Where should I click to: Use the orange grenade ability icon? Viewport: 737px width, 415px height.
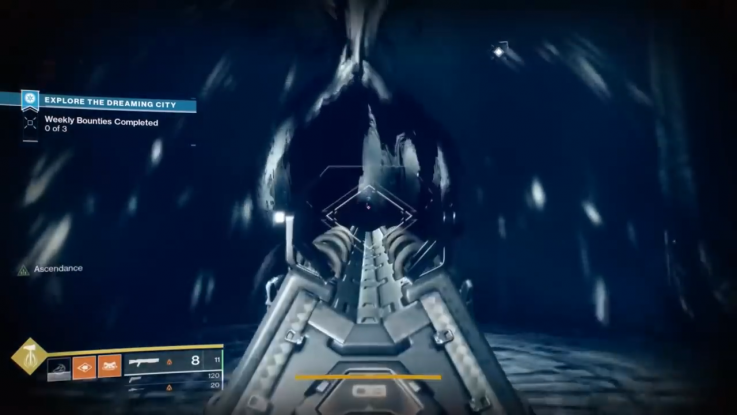pos(84,368)
